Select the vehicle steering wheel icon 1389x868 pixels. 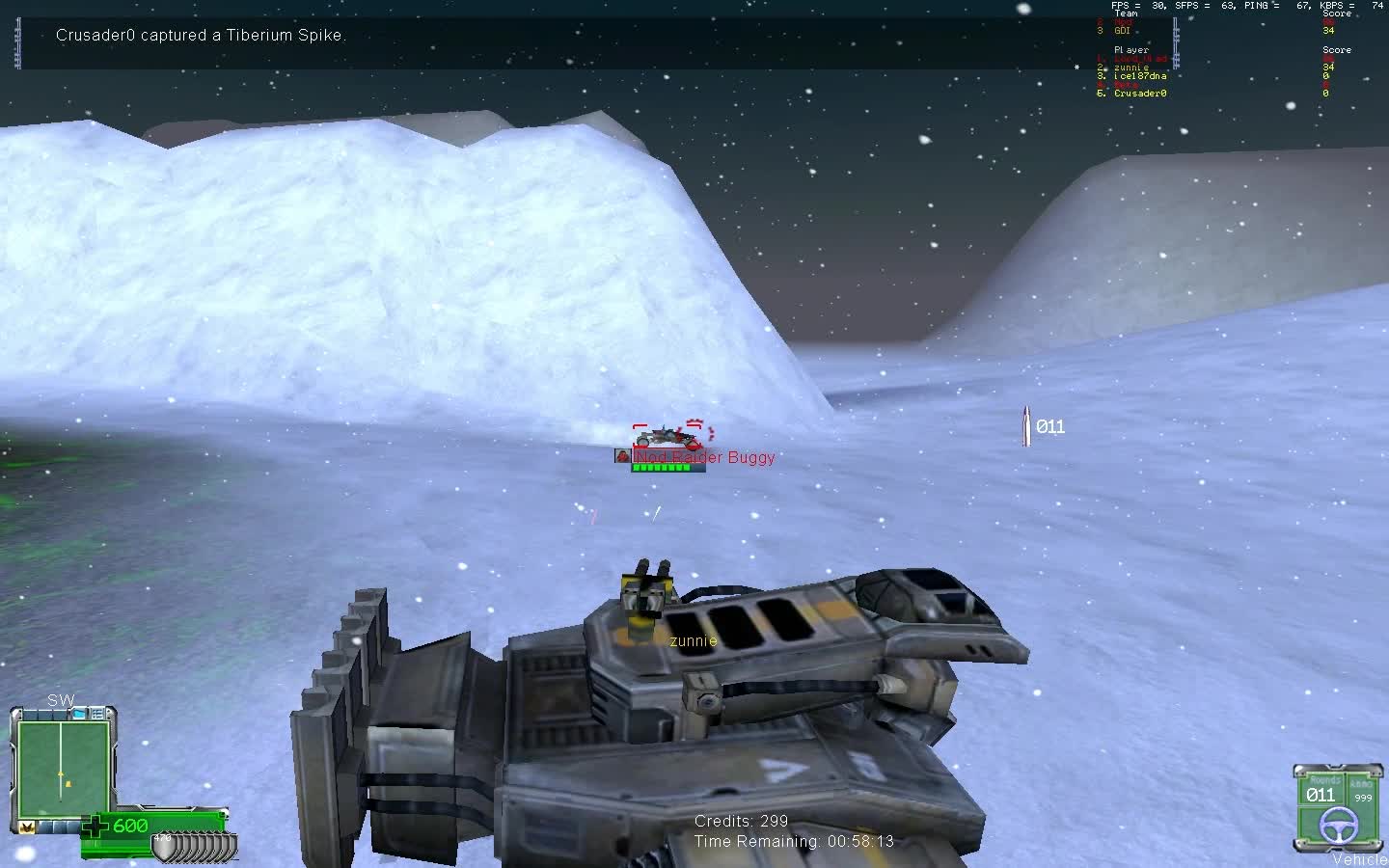(1337, 825)
